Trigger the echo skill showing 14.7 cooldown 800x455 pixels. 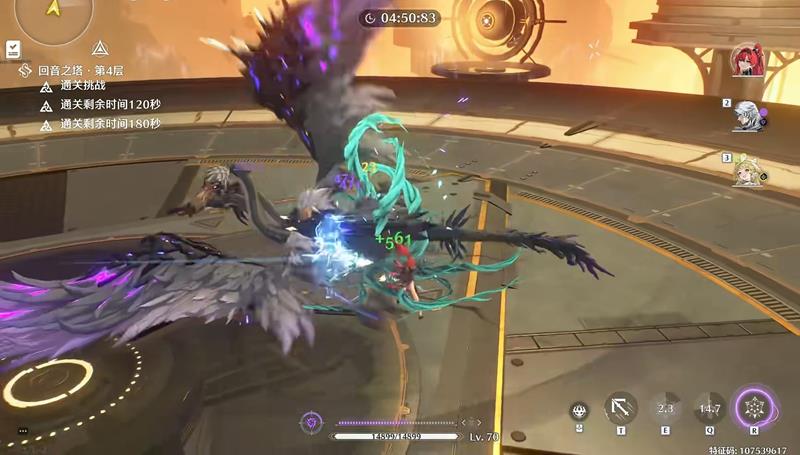coord(709,408)
